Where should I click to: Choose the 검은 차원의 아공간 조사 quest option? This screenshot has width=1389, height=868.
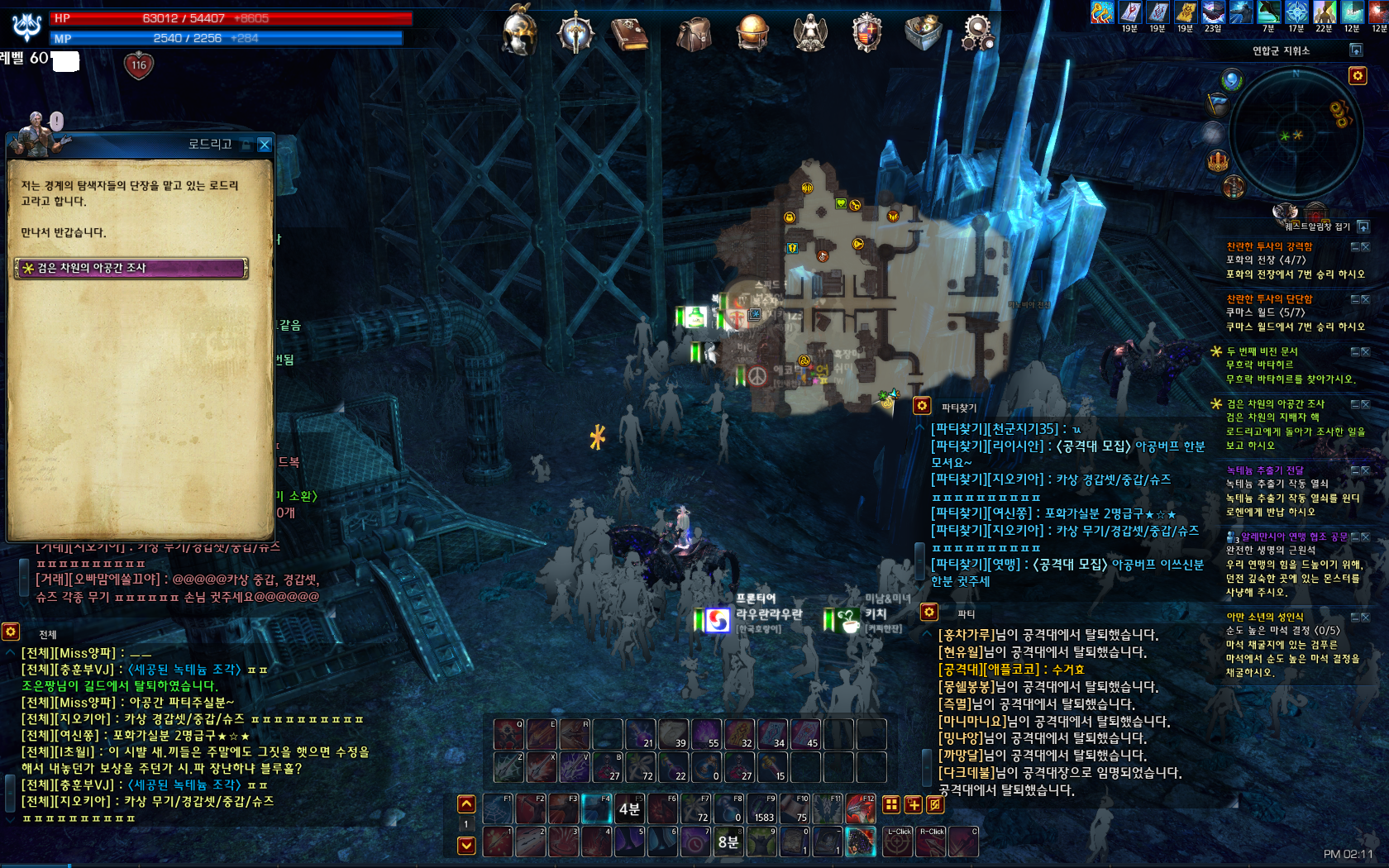point(131,268)
